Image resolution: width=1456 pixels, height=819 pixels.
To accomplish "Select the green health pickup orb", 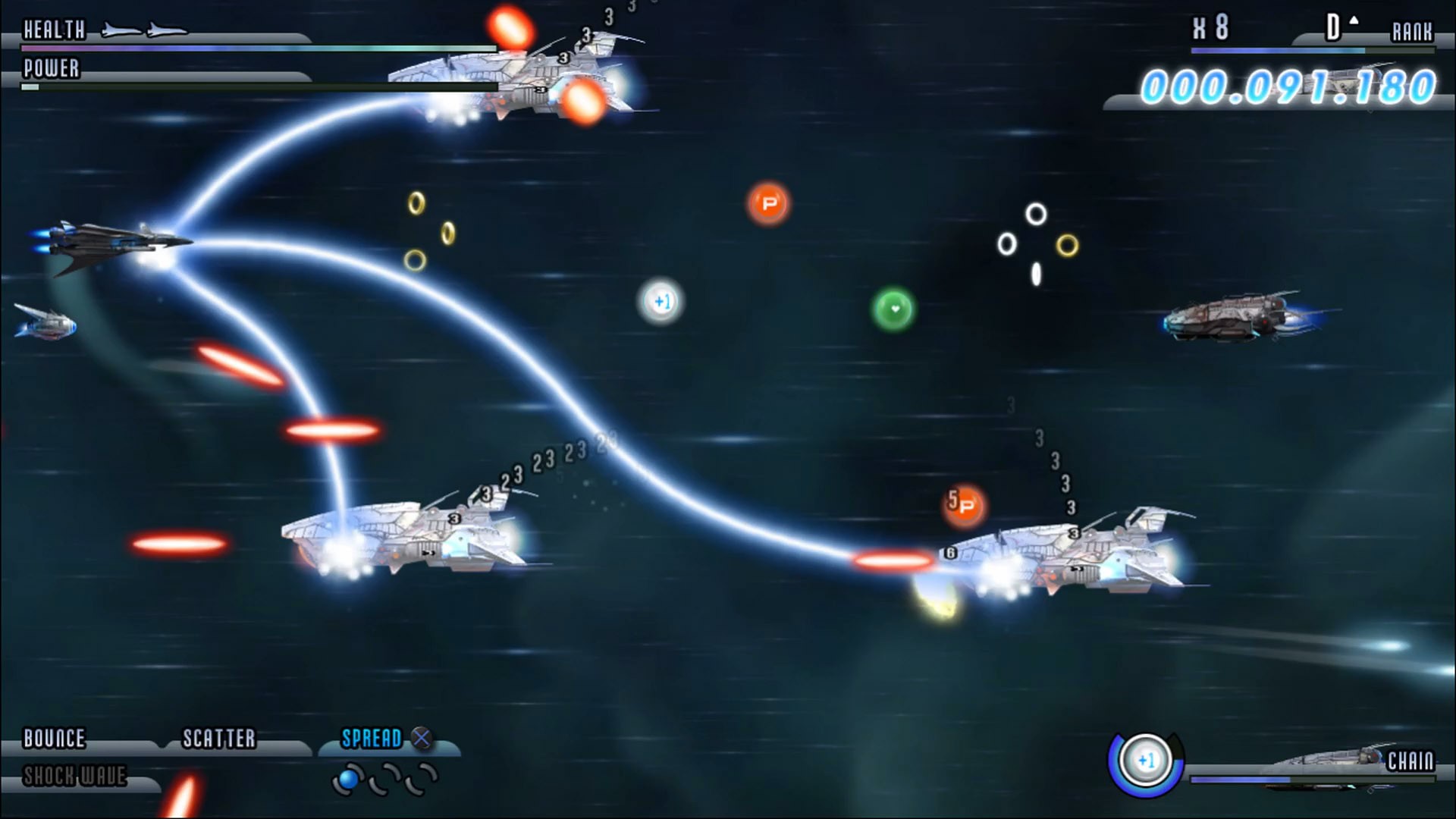I will pos(895,309).
